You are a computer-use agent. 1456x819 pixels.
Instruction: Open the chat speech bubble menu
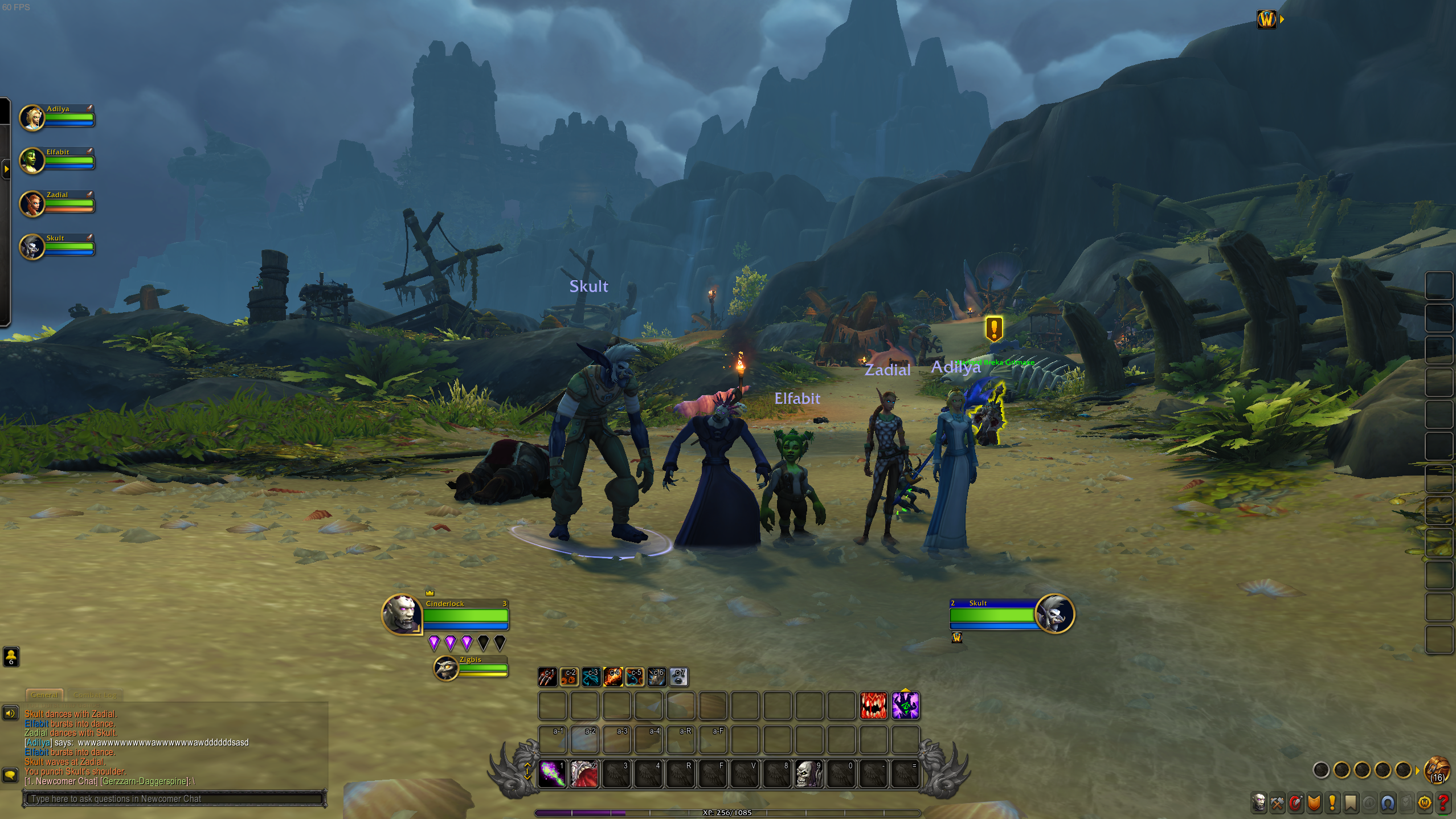tap(10, 775)
